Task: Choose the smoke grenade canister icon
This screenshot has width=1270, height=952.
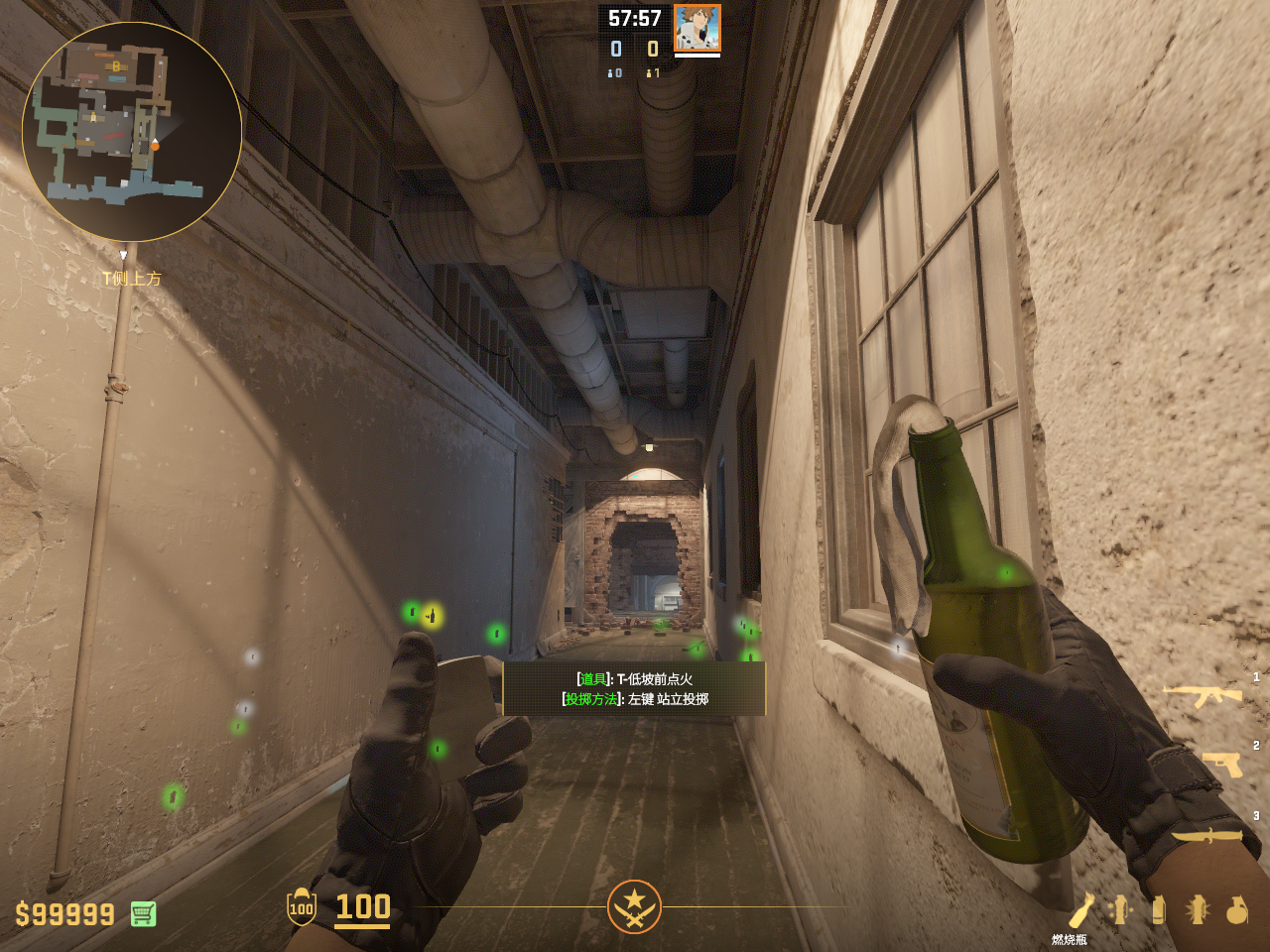Action: coord(1158,909)
